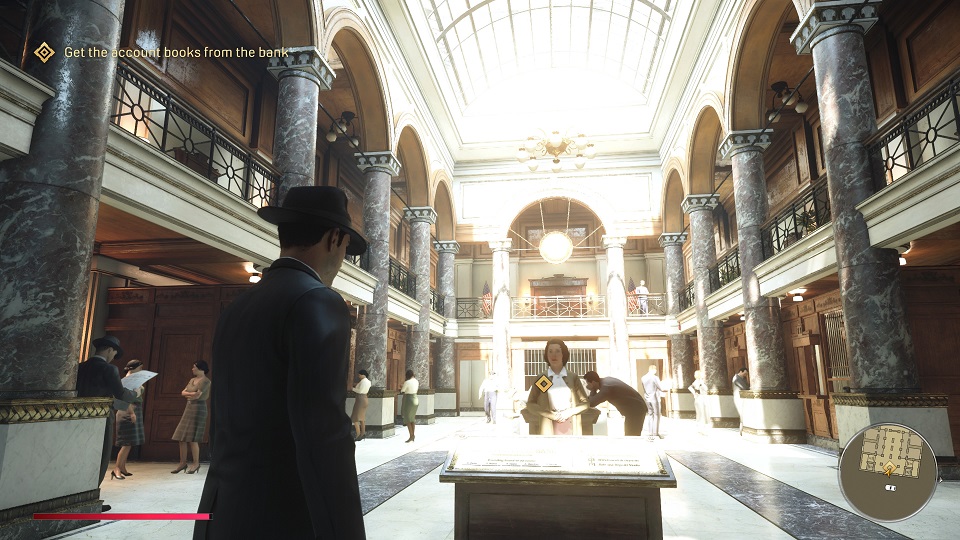
Task: Select the objective marker on the bank teller
Action: click(544, 383)
